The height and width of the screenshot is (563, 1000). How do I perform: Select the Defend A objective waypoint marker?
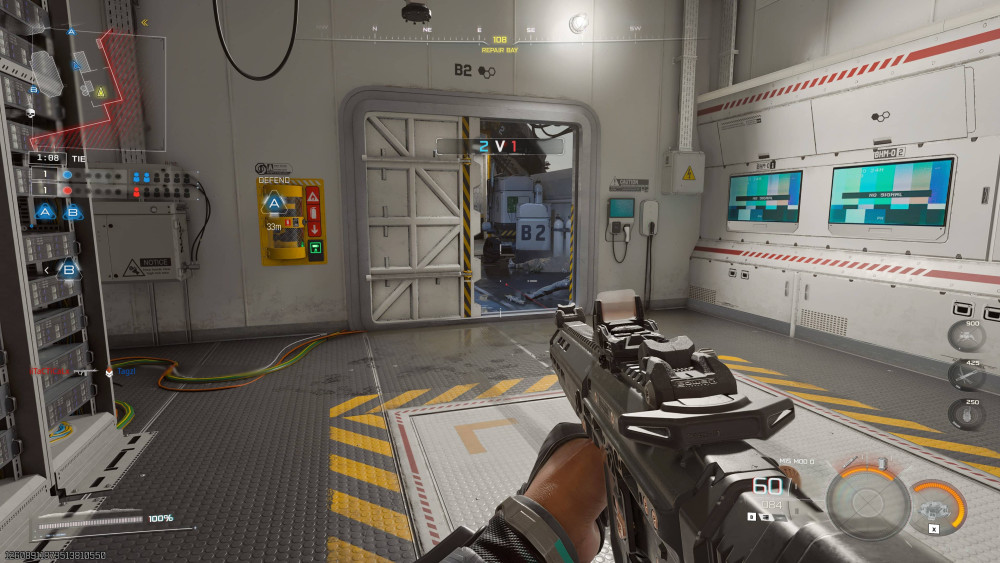273,205
